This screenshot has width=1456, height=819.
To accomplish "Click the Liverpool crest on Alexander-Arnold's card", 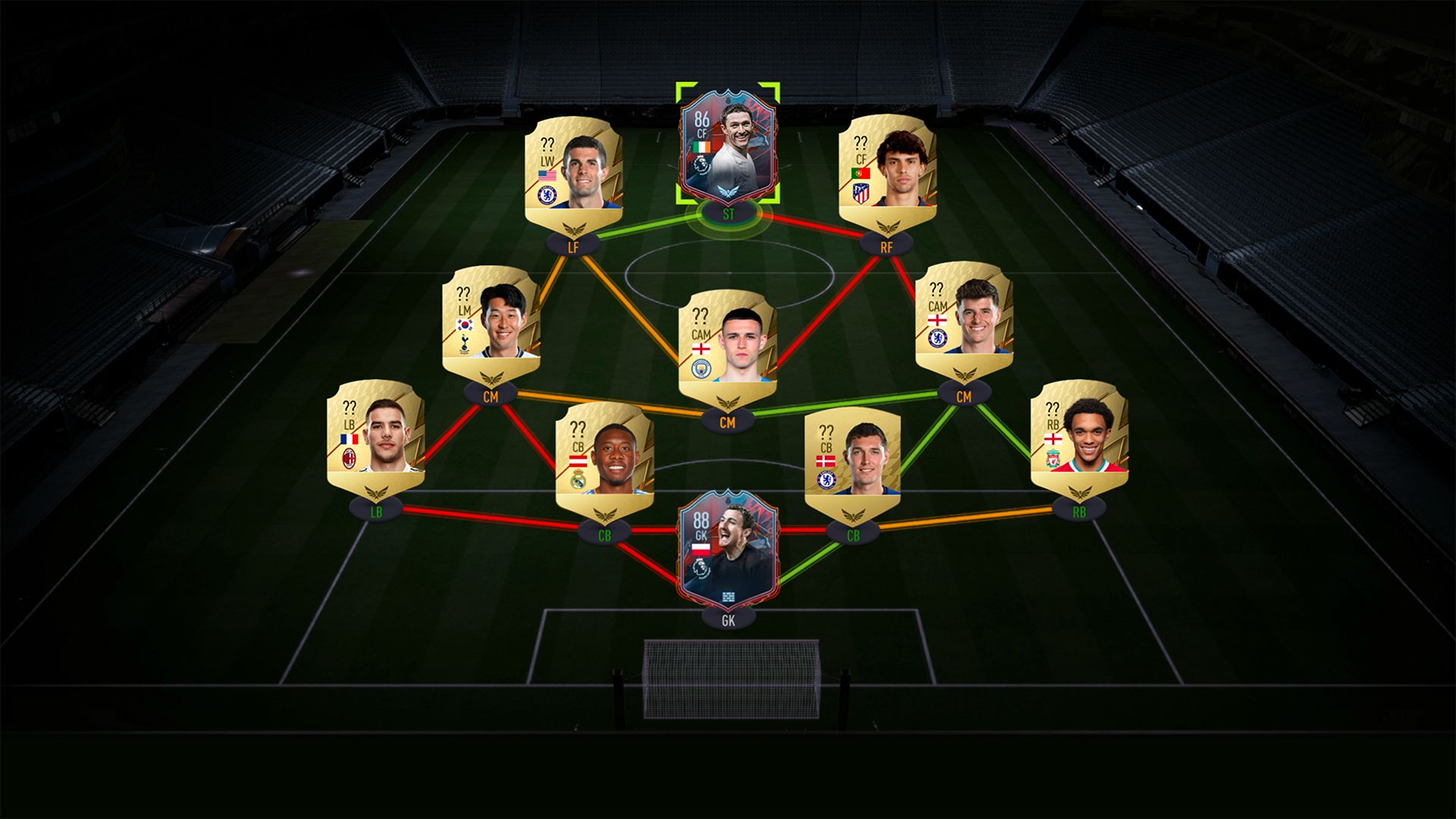I will click(x=1053, y=458).
